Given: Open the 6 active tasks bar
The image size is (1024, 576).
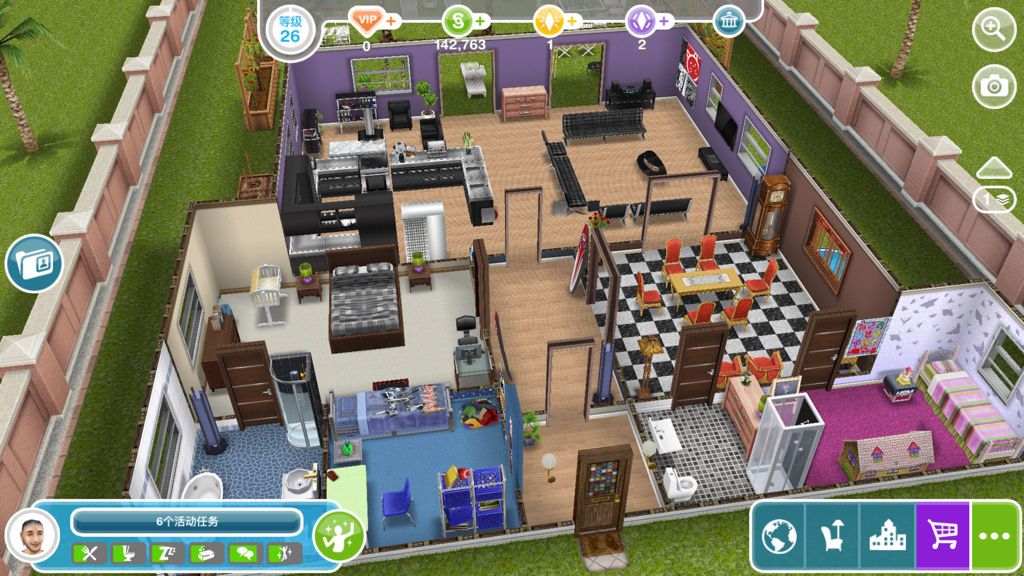Looking at the screenshot, I should [187, 521].
